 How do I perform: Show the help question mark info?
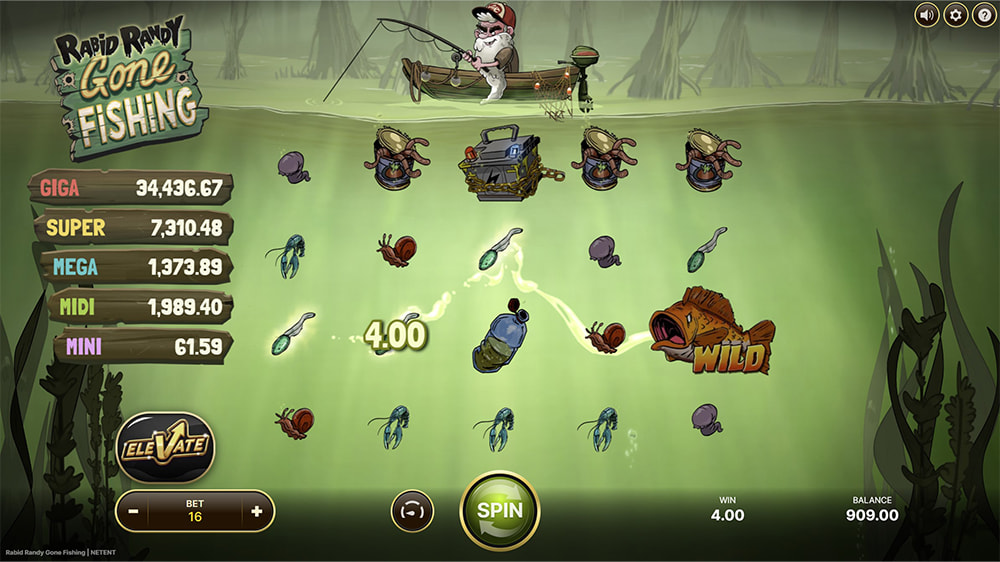tap(983, 15)
